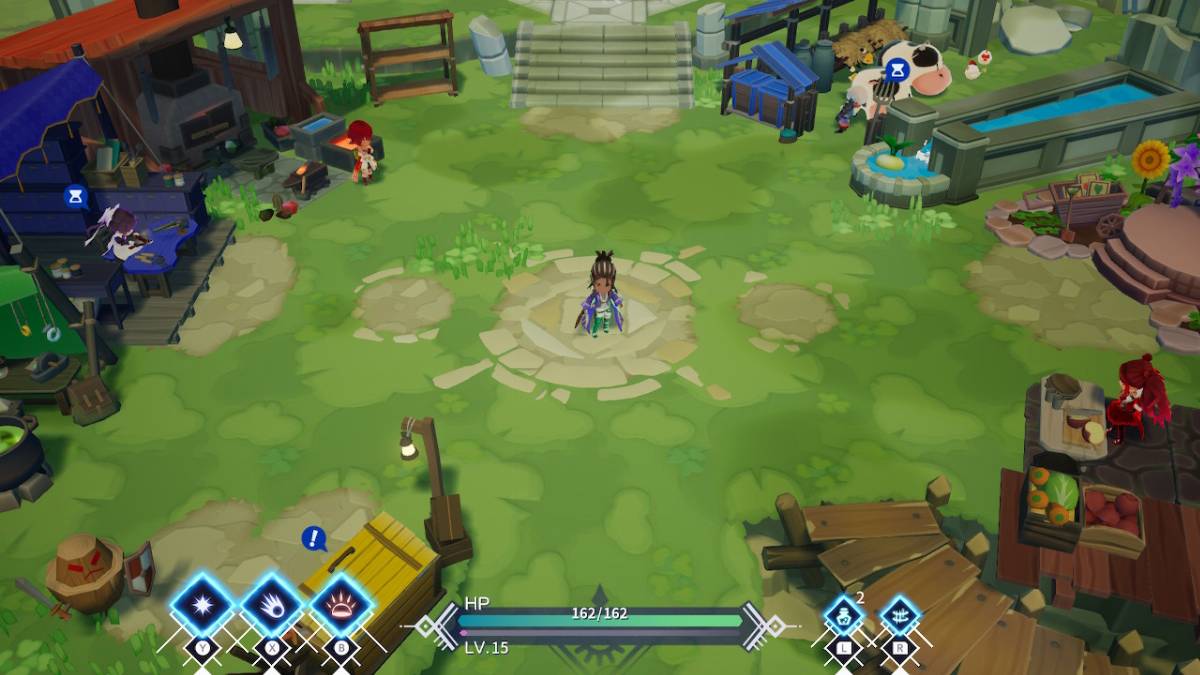Viewport: 1200px width, 675px height.
Task: Use the comet fireball ability
Action: [272, 606]
